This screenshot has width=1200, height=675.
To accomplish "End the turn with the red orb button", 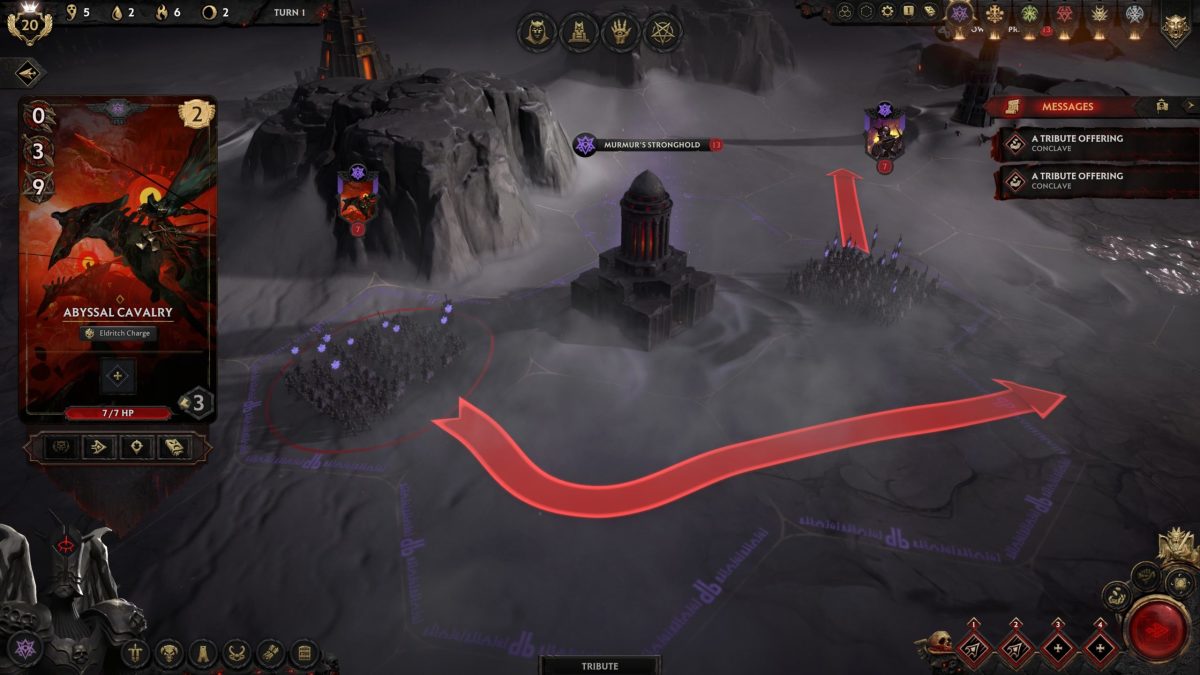I will (x=1156, y=628).
